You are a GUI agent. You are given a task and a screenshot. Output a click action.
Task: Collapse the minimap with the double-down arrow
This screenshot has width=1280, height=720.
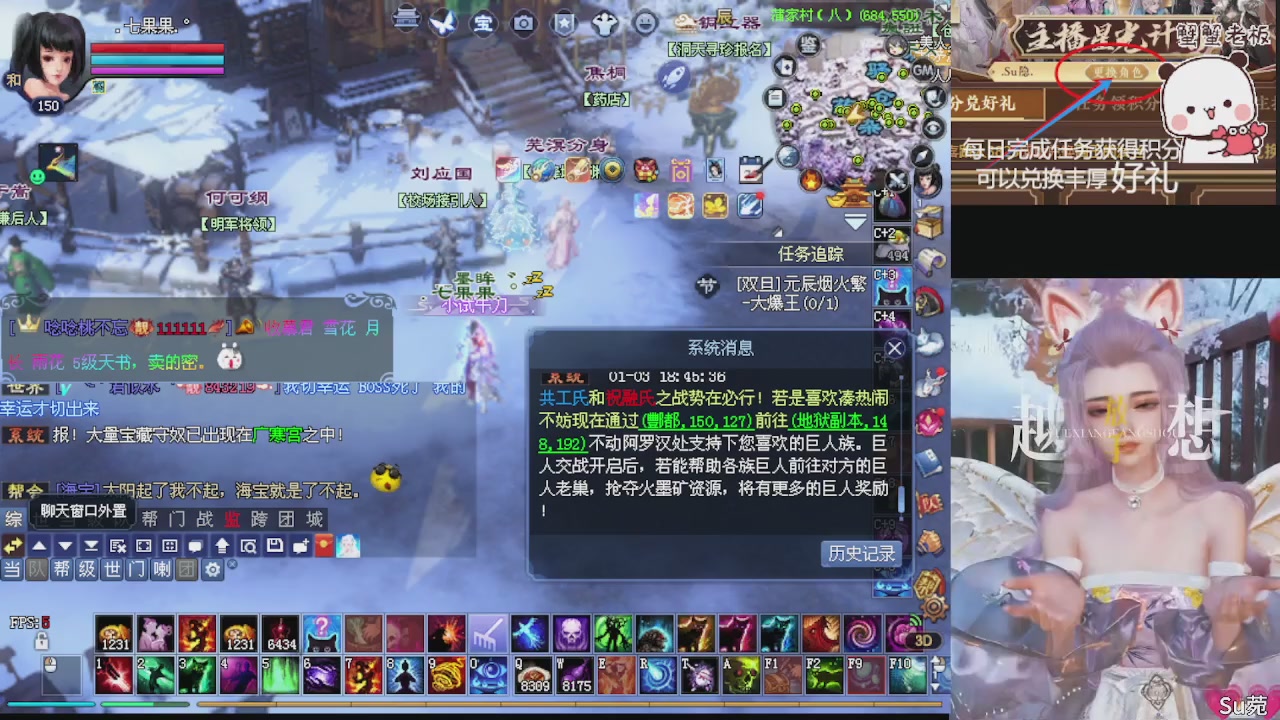click(x=855, y=220)
